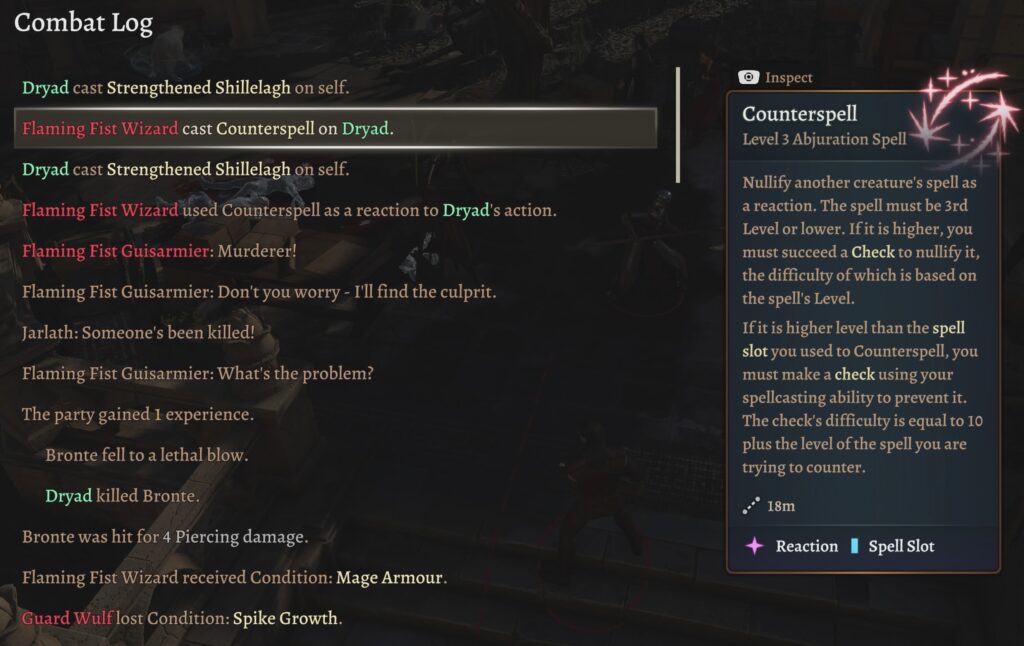The height and width of the screenshot is (646, 1024).
Task: Select the Counterspell reaction log entry
Action: (x=289, y=210)
